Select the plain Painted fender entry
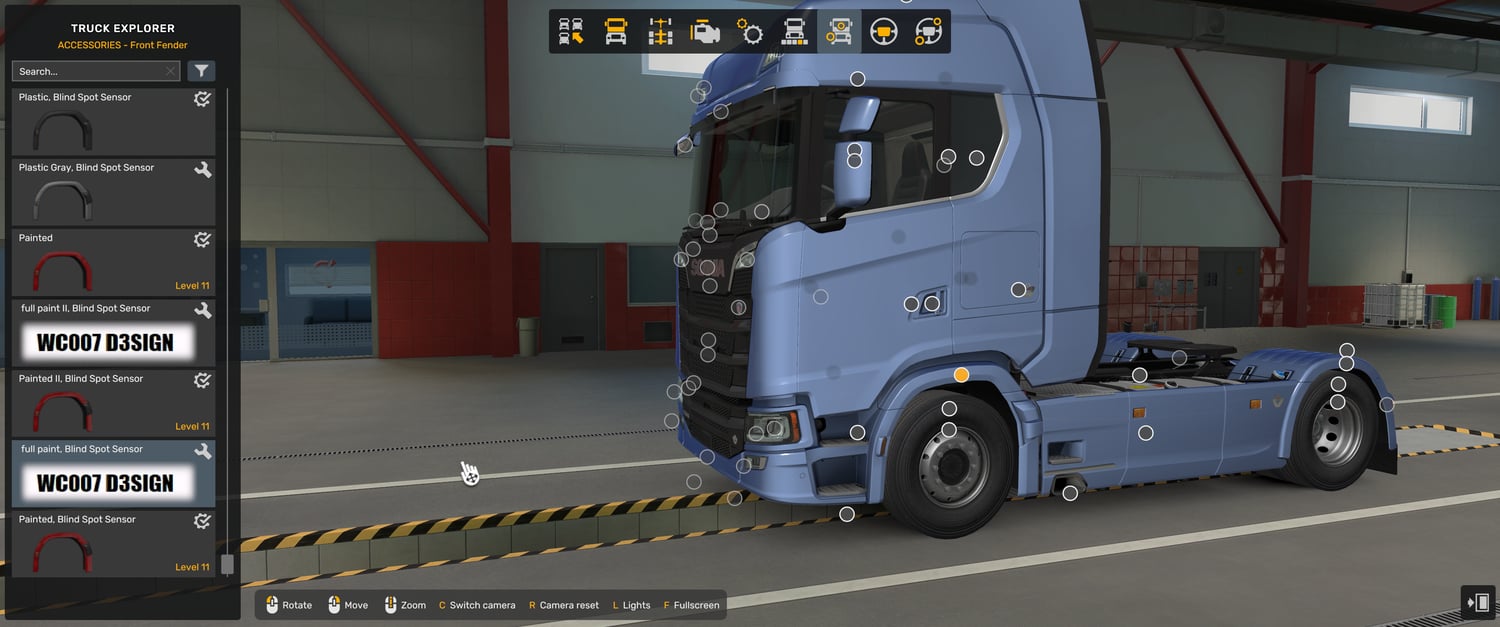1500x627 pixels. [x=113, y=263]
